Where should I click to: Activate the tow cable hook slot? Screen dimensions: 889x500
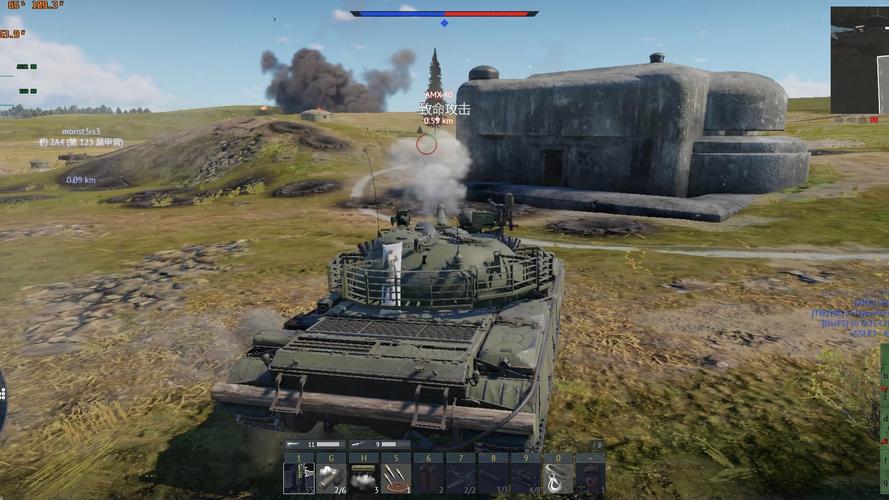coord(557,474)
